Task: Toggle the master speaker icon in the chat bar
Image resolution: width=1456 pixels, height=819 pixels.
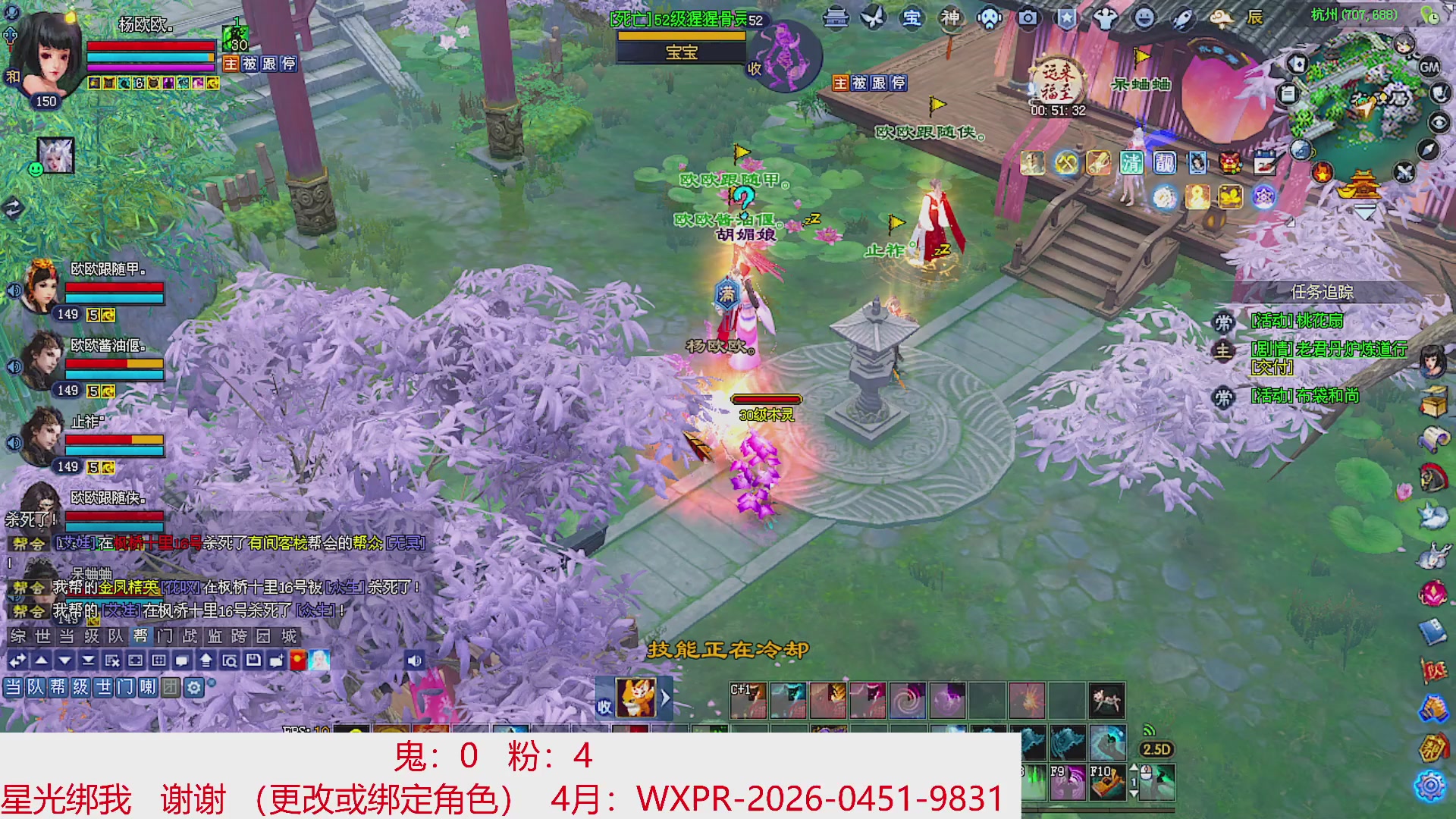Action: (x=413, y=661)
